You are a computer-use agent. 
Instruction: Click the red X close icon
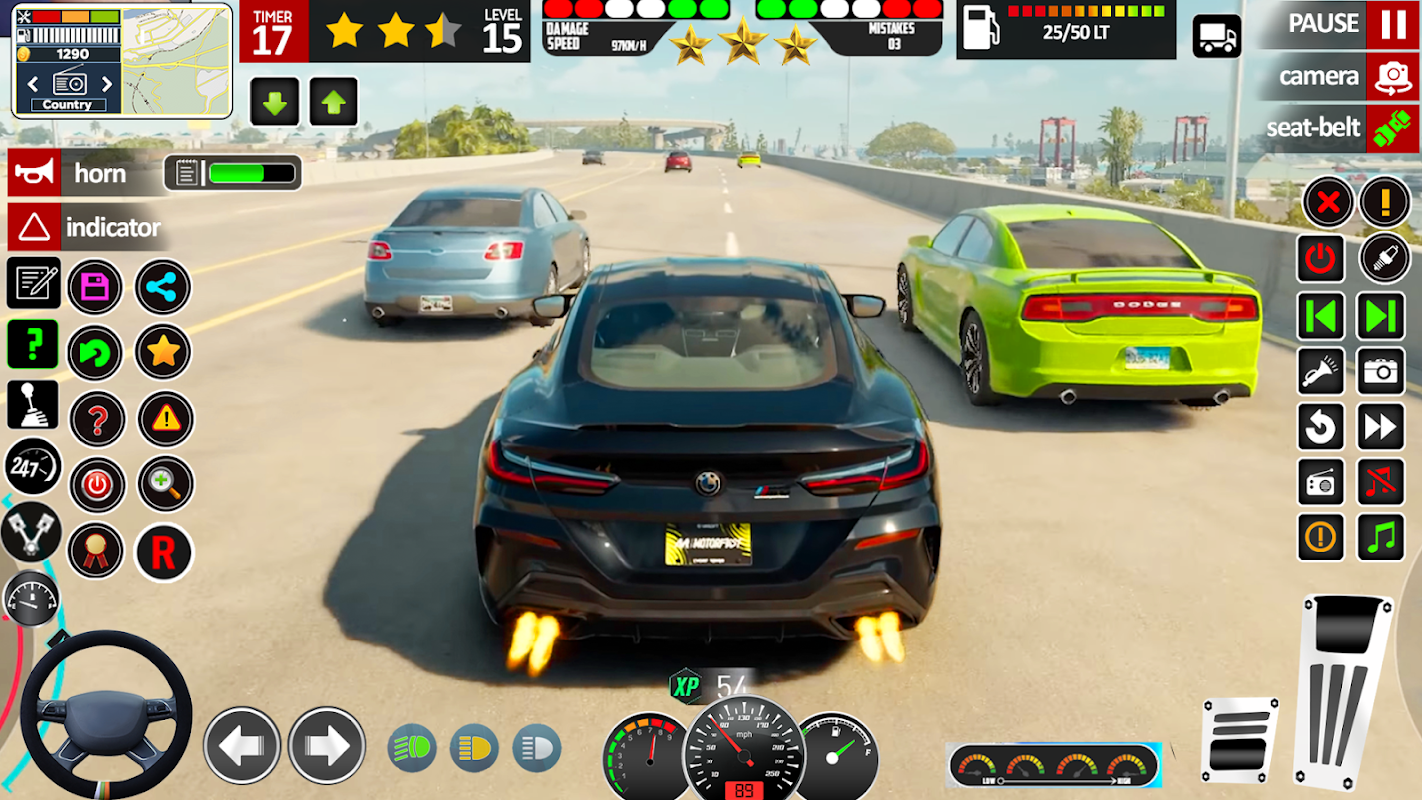1327,203
